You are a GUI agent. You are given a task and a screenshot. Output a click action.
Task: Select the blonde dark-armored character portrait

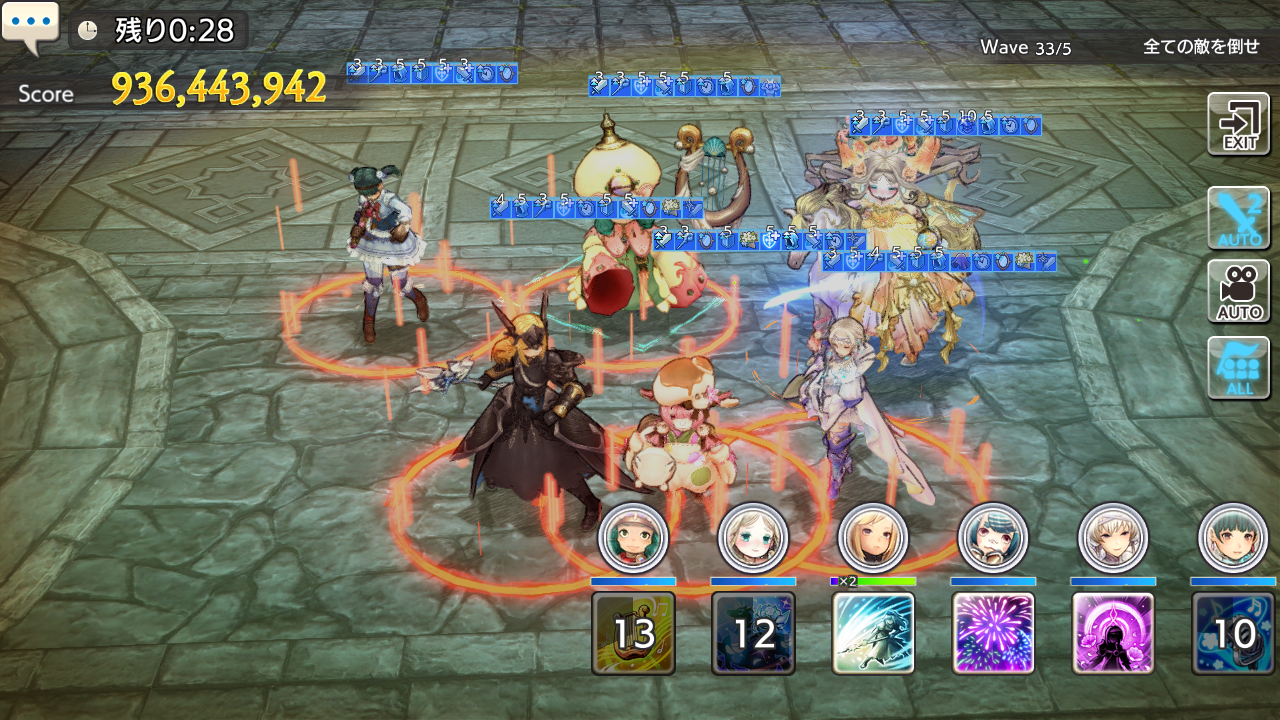click(x=873, y=538)
